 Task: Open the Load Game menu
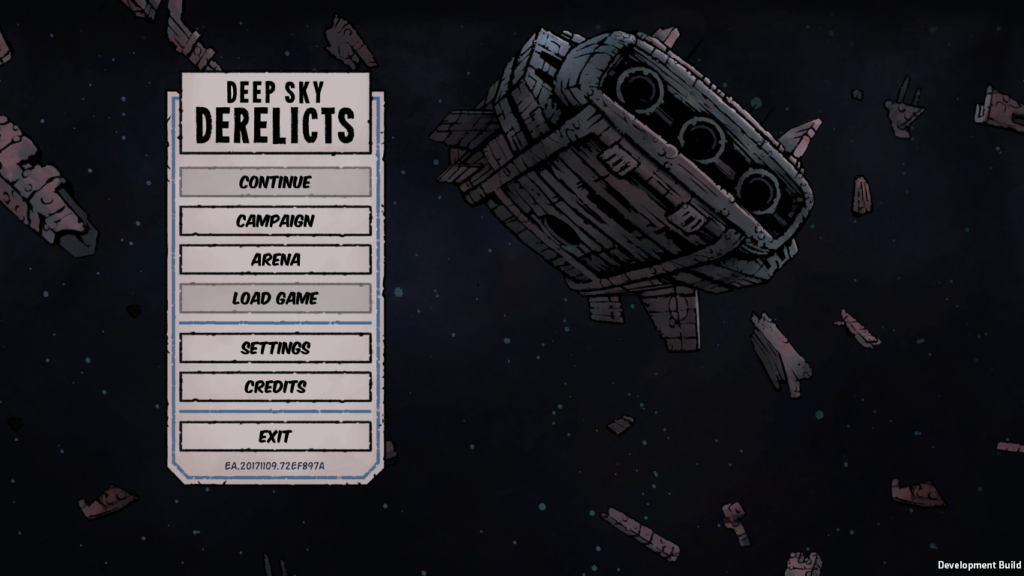275,298
